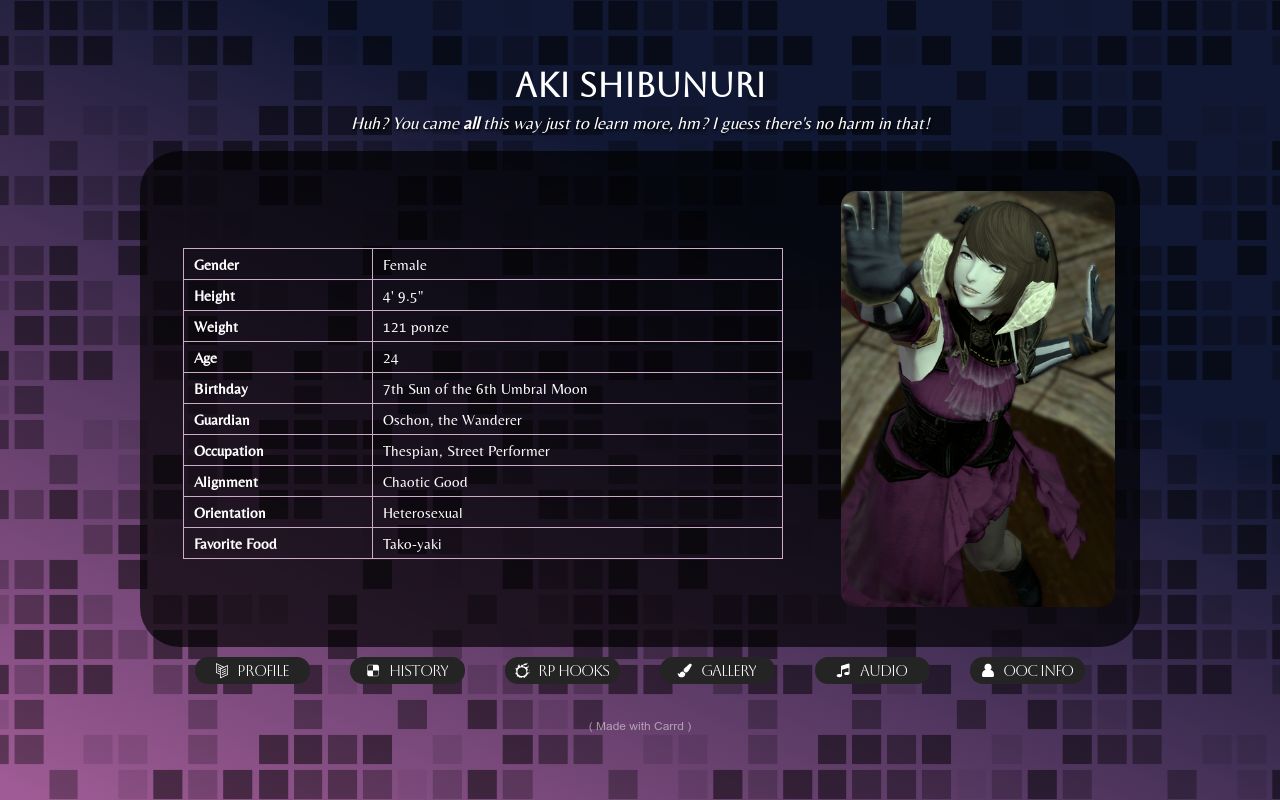Select the Favorite Food table row
This screenshot has width=1280, height=800.
coord(483,543)
